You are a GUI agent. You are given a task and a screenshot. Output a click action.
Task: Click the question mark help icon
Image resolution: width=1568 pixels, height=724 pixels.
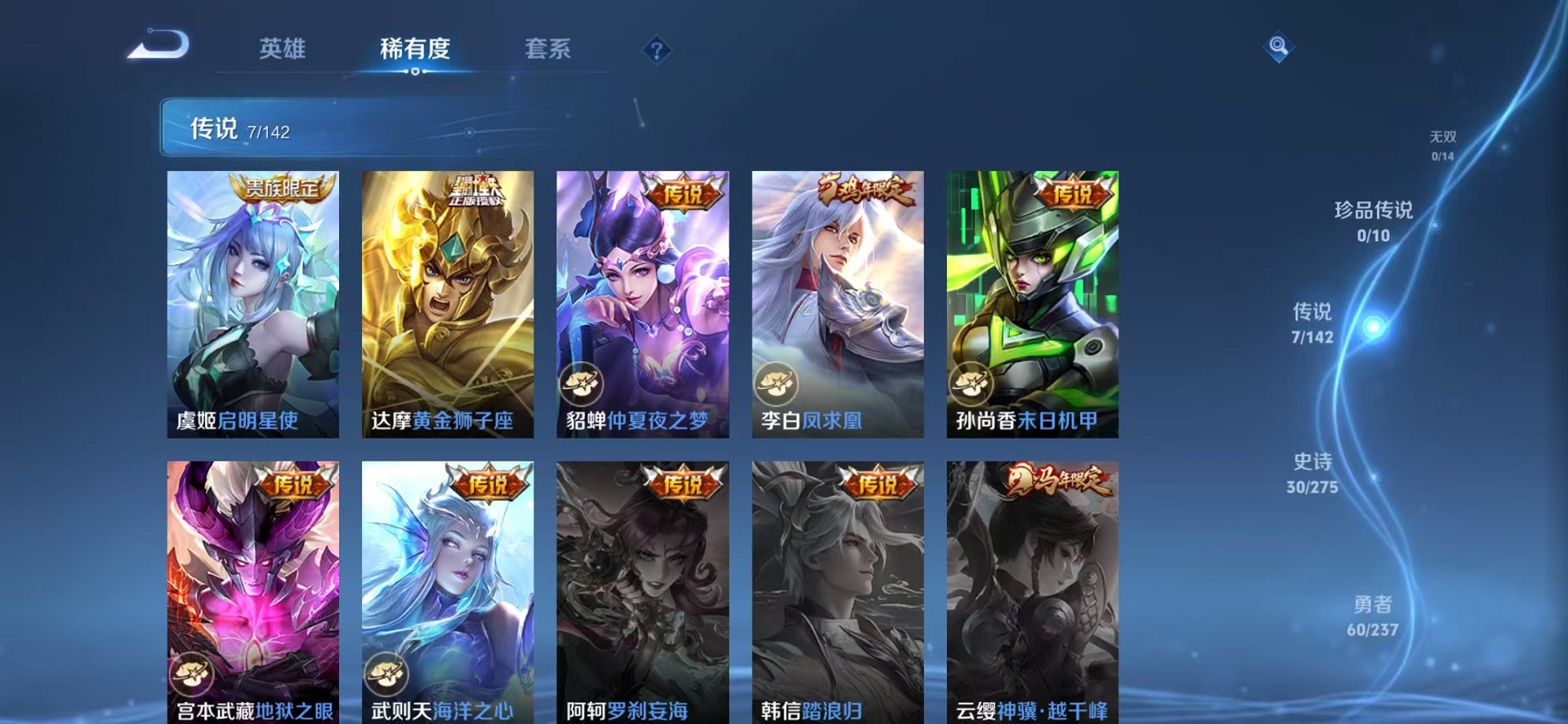656,50
